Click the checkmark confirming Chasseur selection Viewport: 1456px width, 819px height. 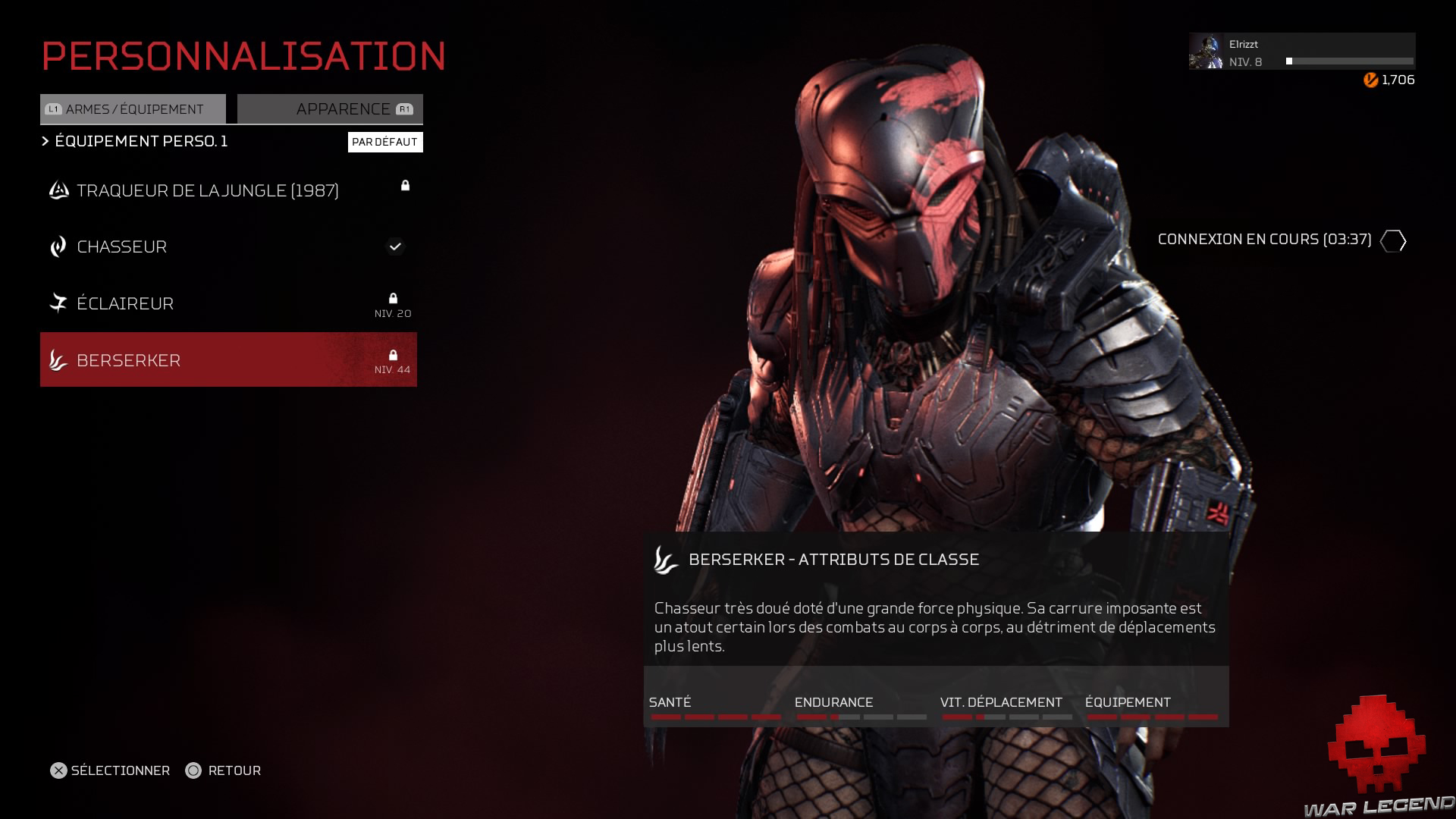coord(395,246)
